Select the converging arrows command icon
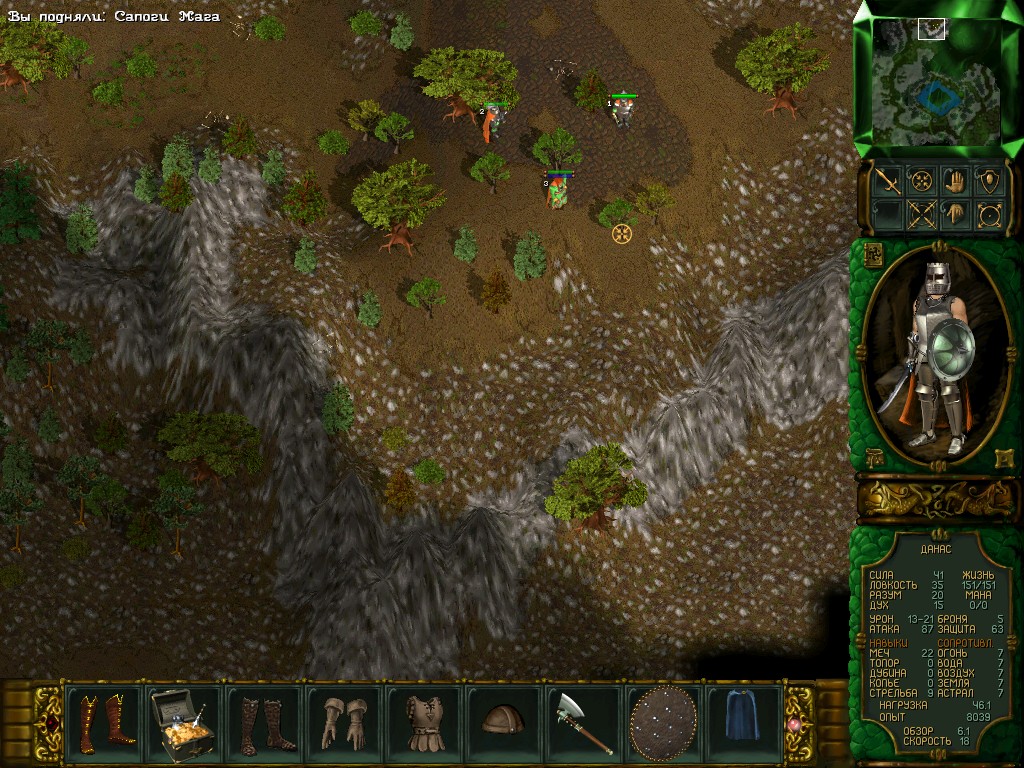This screenshot has height=768, width=1024. [921, 181]
